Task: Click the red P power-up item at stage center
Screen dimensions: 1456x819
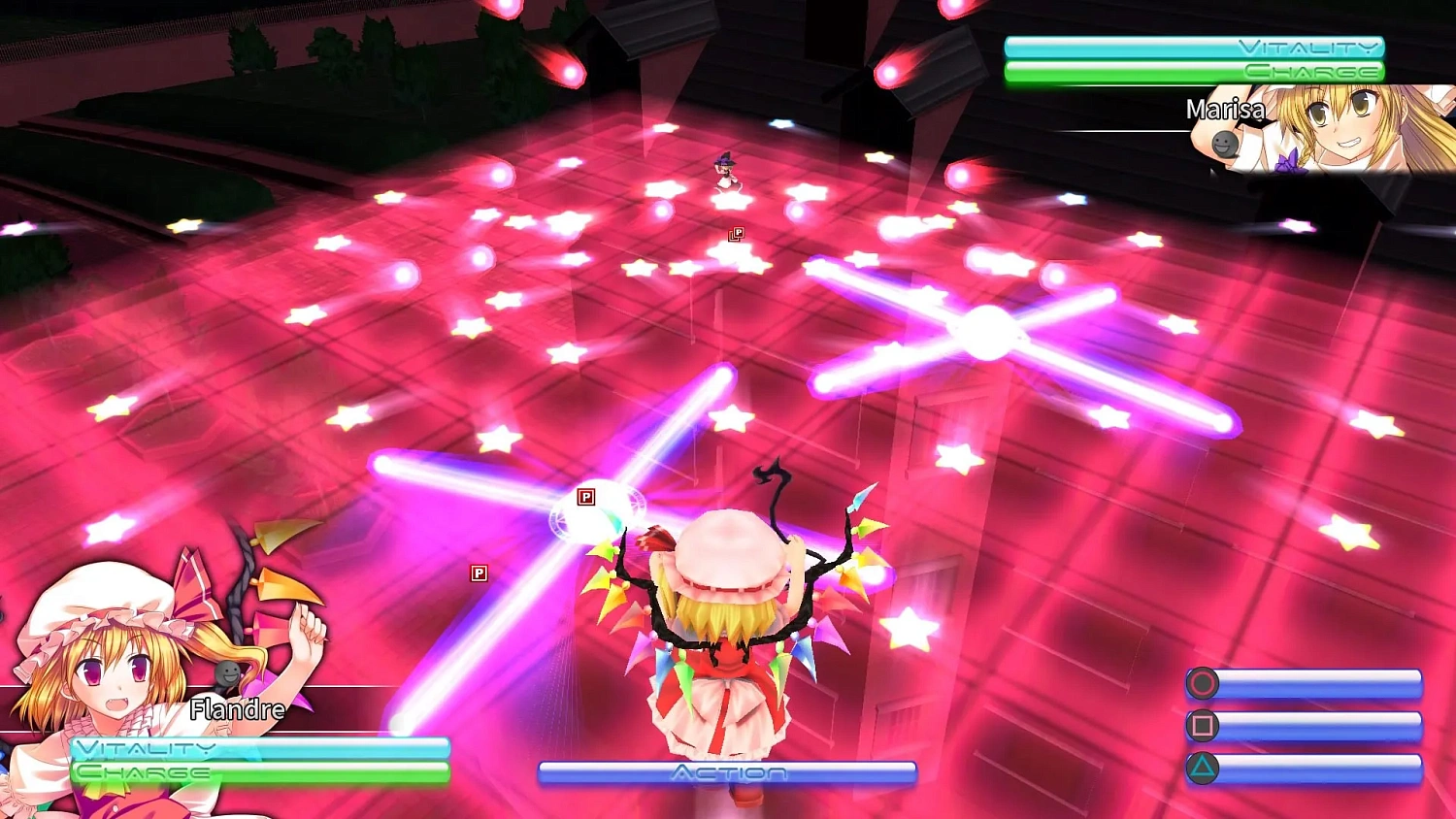Action: pos(738,233)
